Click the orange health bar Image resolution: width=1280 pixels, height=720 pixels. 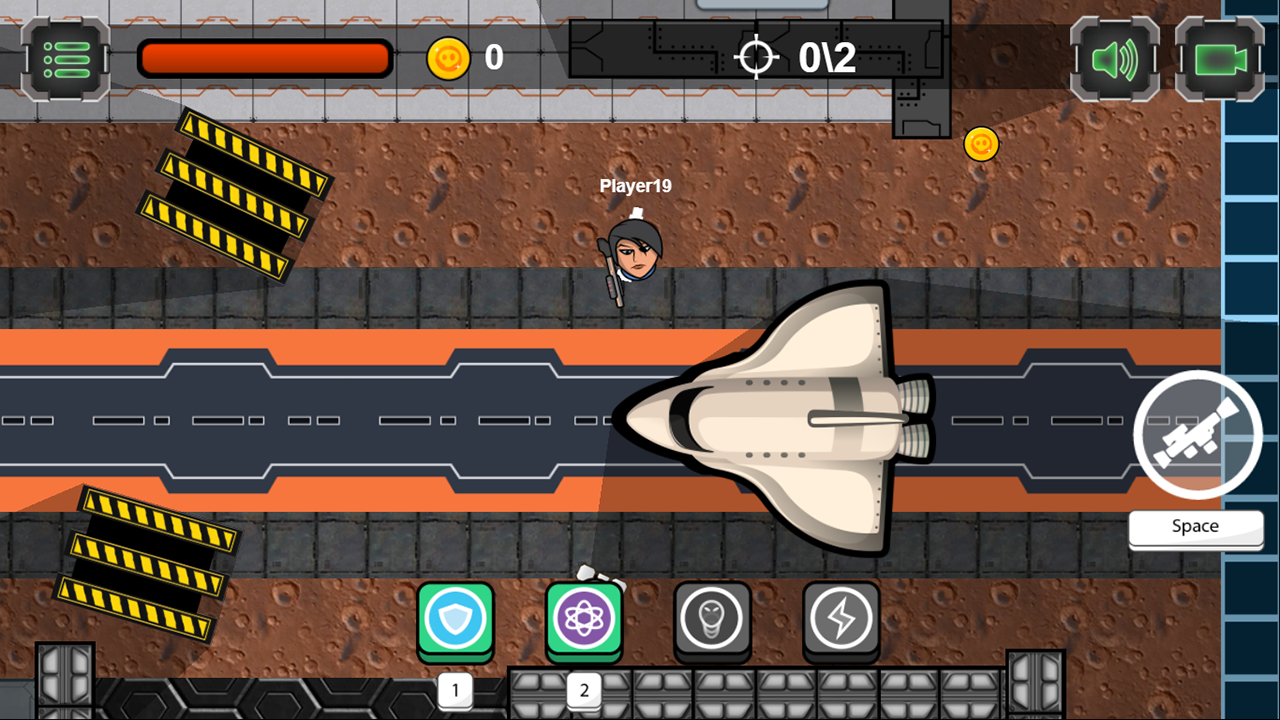pos(265,58)
